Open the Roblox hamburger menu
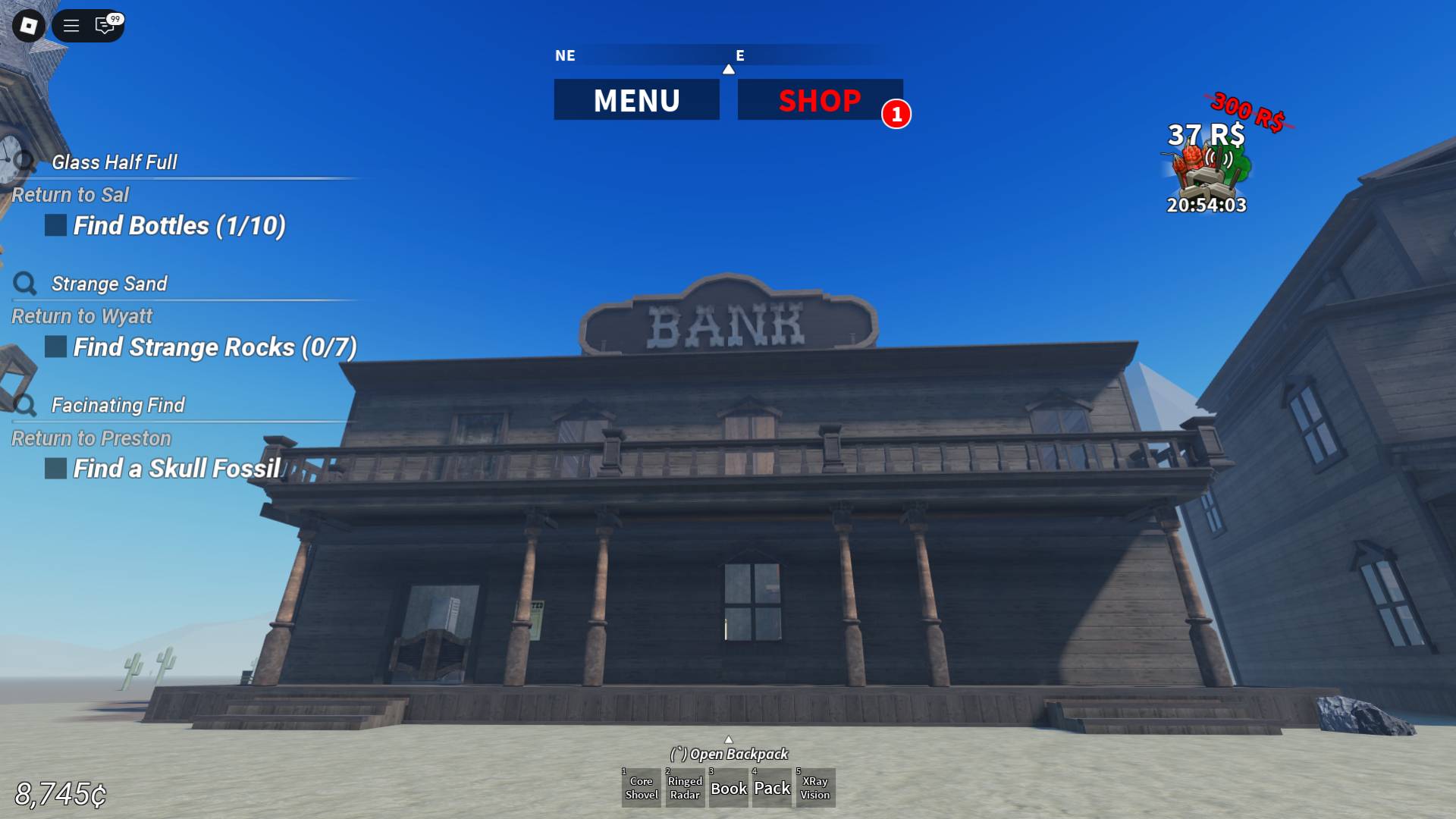Image resolution: width=1456 pixels, height=819 pixels. coord(71,27)
